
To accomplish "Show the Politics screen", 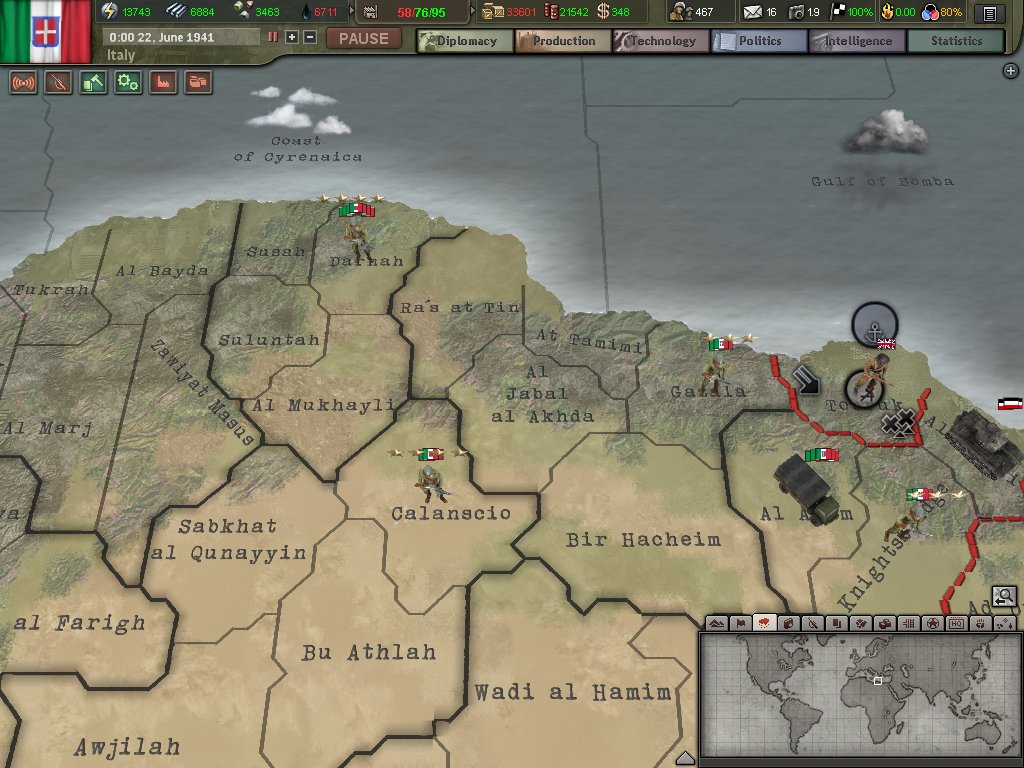I will [x=759, y=41].
